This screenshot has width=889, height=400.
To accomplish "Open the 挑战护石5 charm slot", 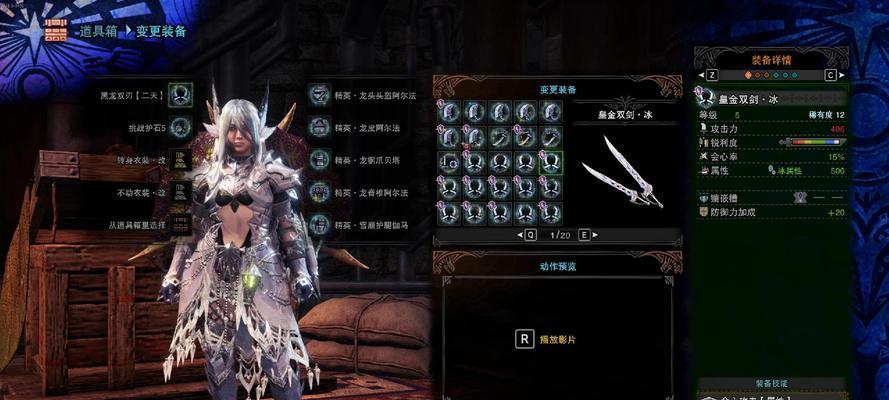I will (180, 126).
